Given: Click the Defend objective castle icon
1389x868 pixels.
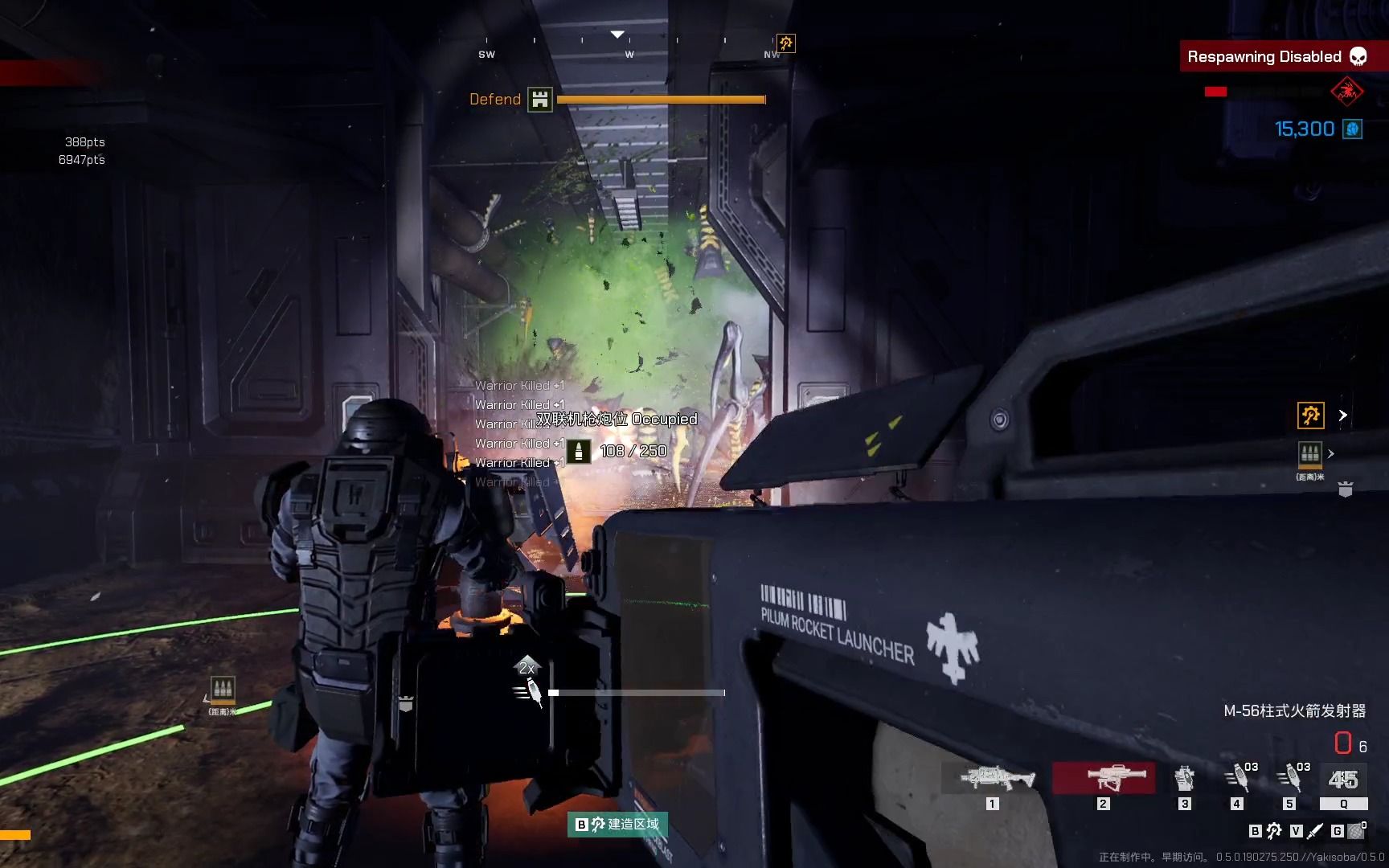Looking at the screenshot, I should coord(540,100).
